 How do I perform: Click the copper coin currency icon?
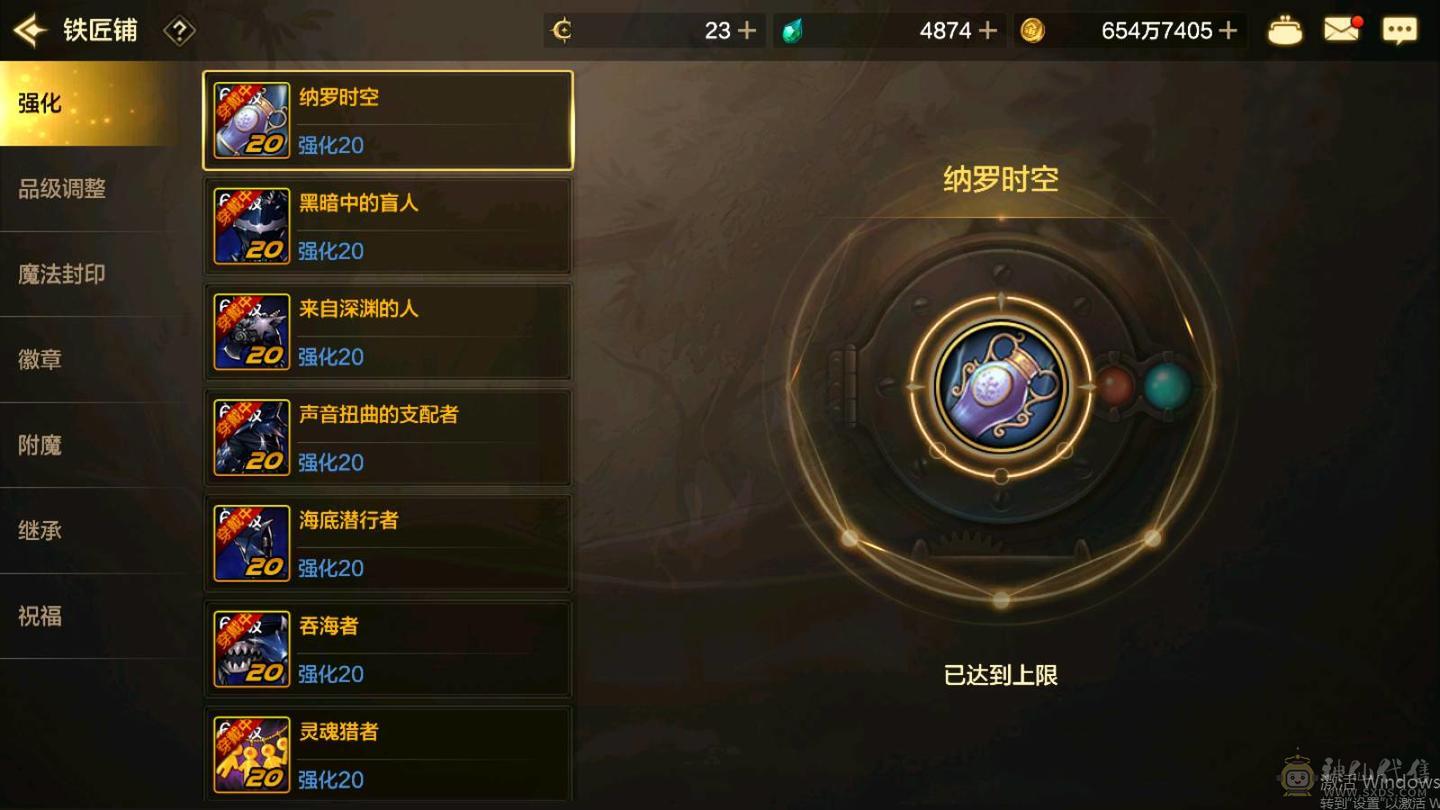(x=562, y=30)
